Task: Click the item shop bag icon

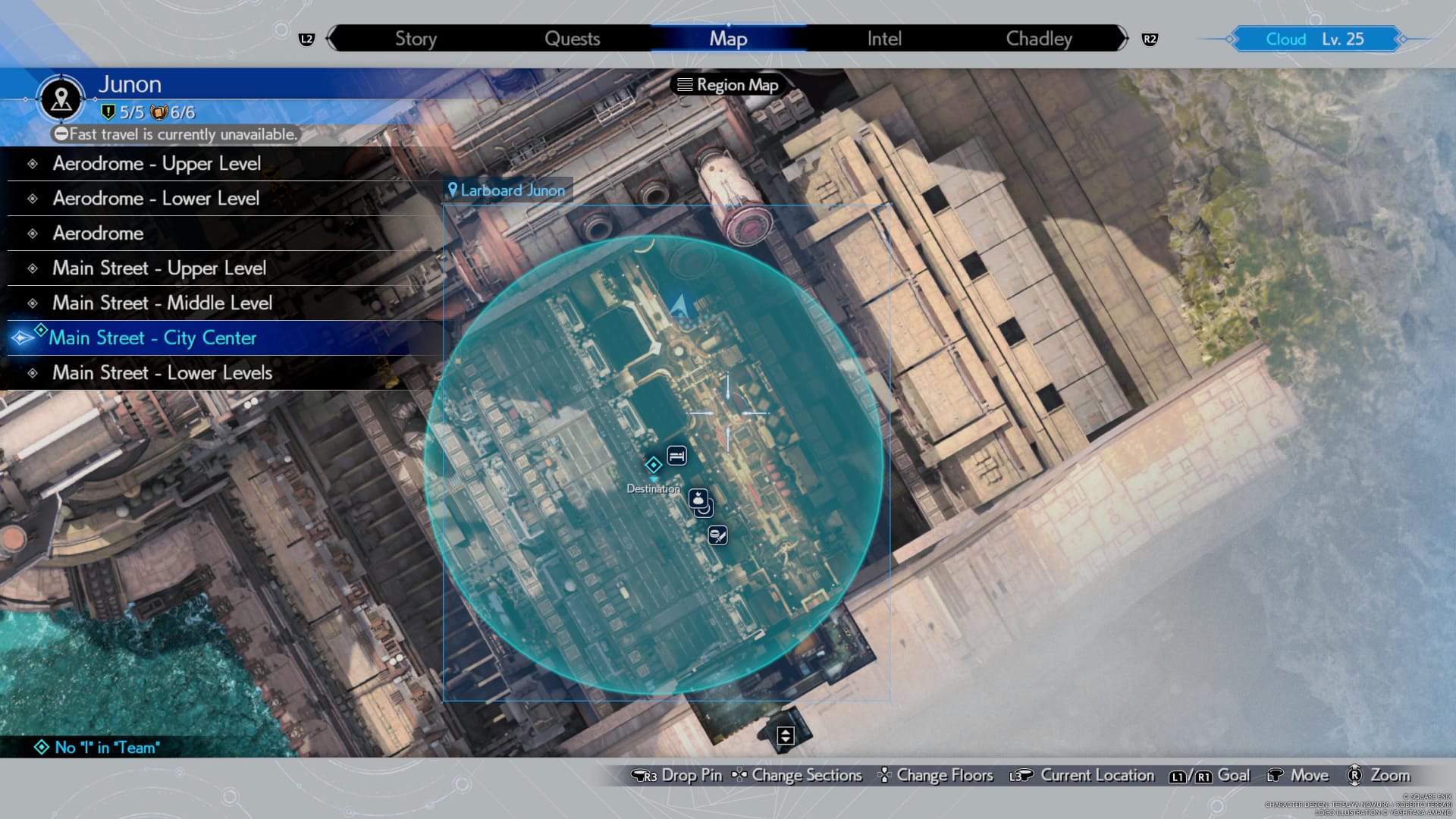Action: (x=698, y=498)
